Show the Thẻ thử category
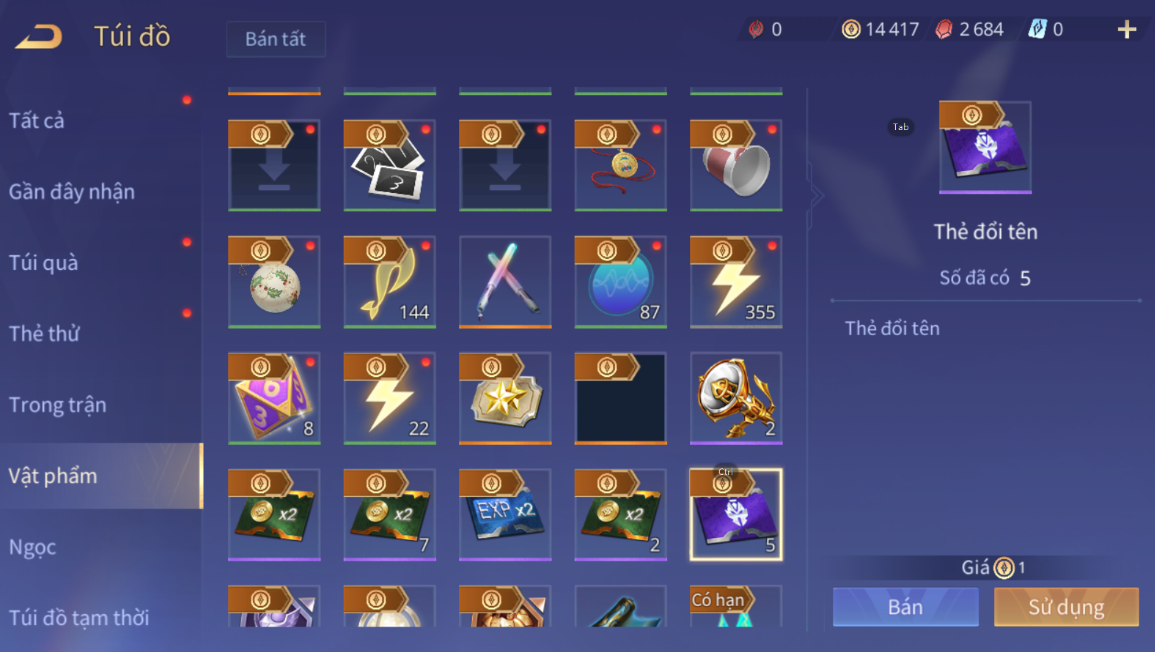Screen dimensions: 1155x652 click(44, 334)
